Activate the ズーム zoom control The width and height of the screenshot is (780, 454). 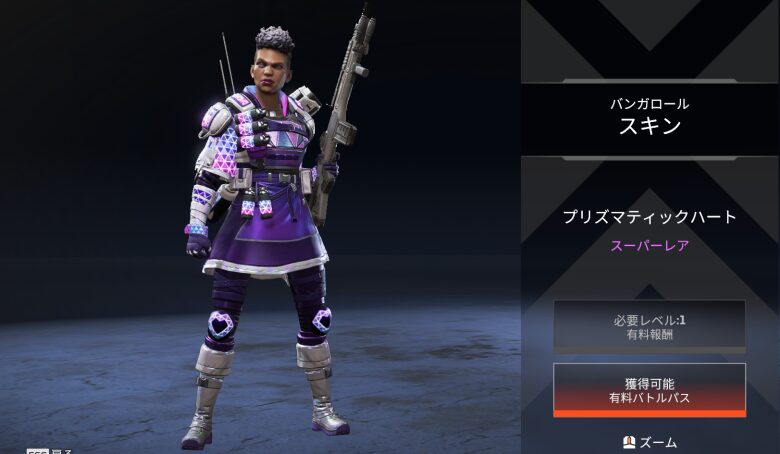[x=650, y=441]
